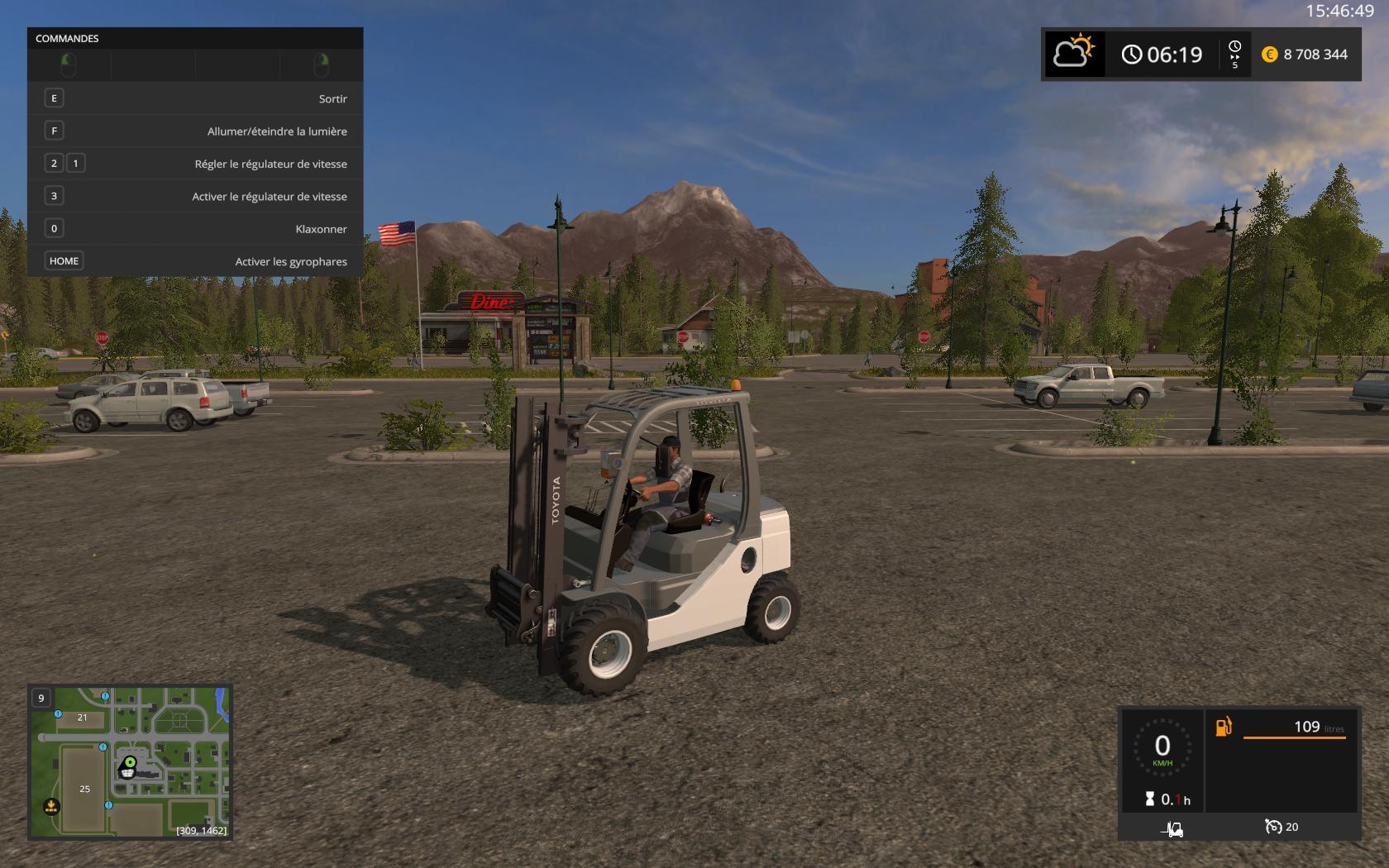Viewport: 1389px width, 868px height.
Task: Select field 21 on the minimap
Action: pos(82,718)
